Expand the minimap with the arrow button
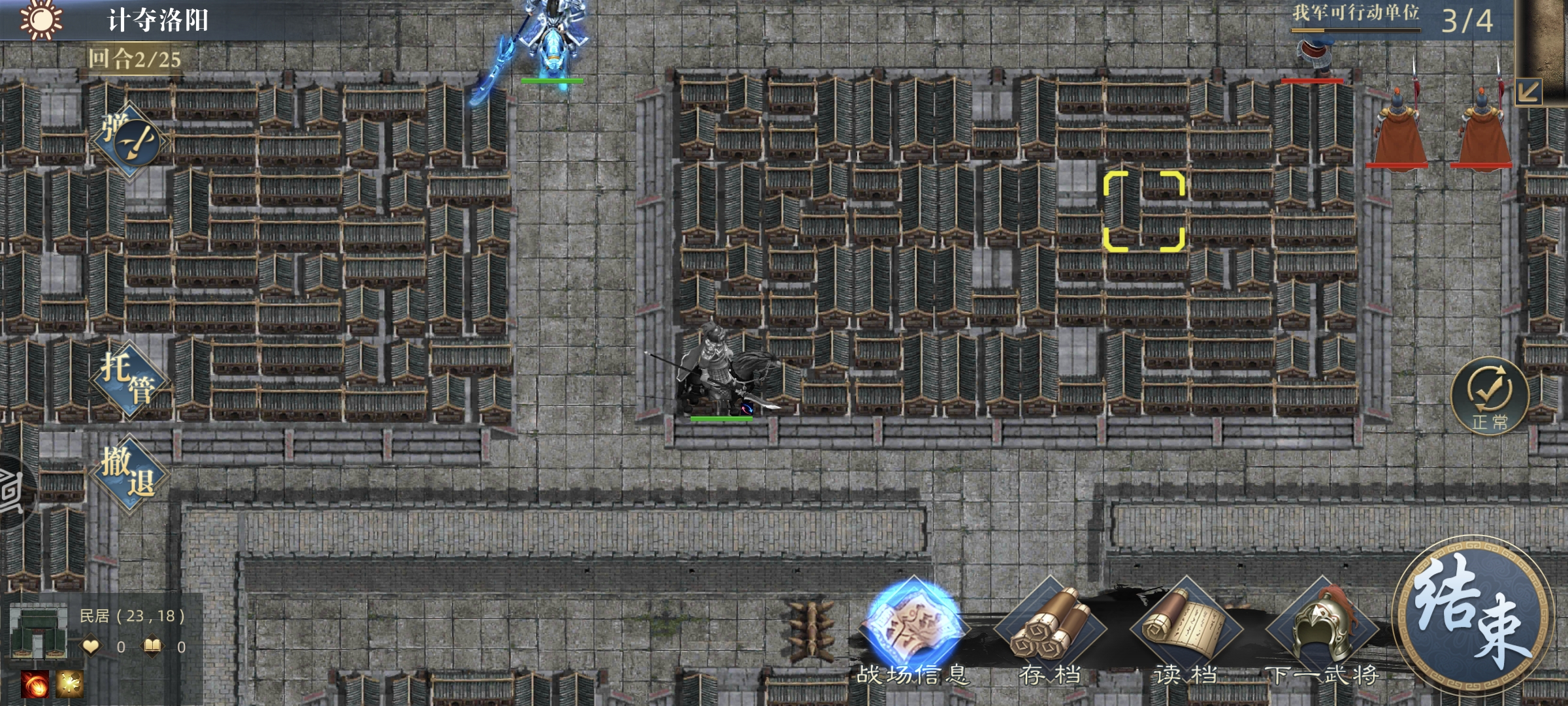The height and width of the screenshot is (706, 1568). pyautogui.click(x=1527, y=92)
